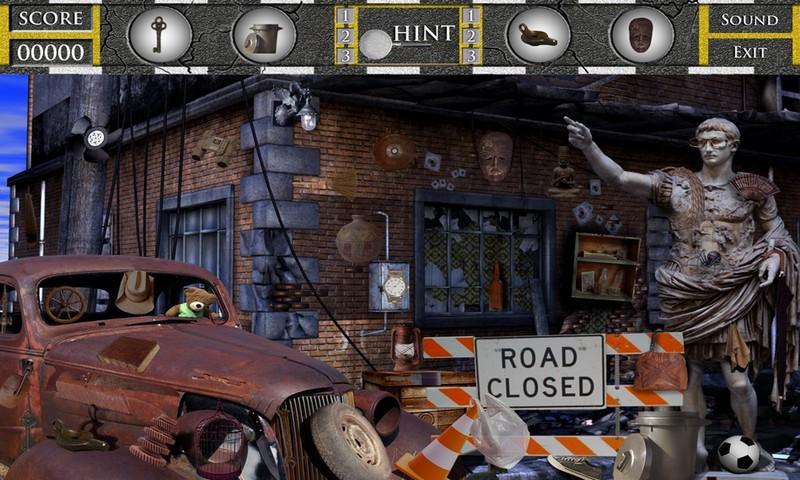The image size is (800, 480).
Task: Toggle the Sound option
Action: (749, 20)
